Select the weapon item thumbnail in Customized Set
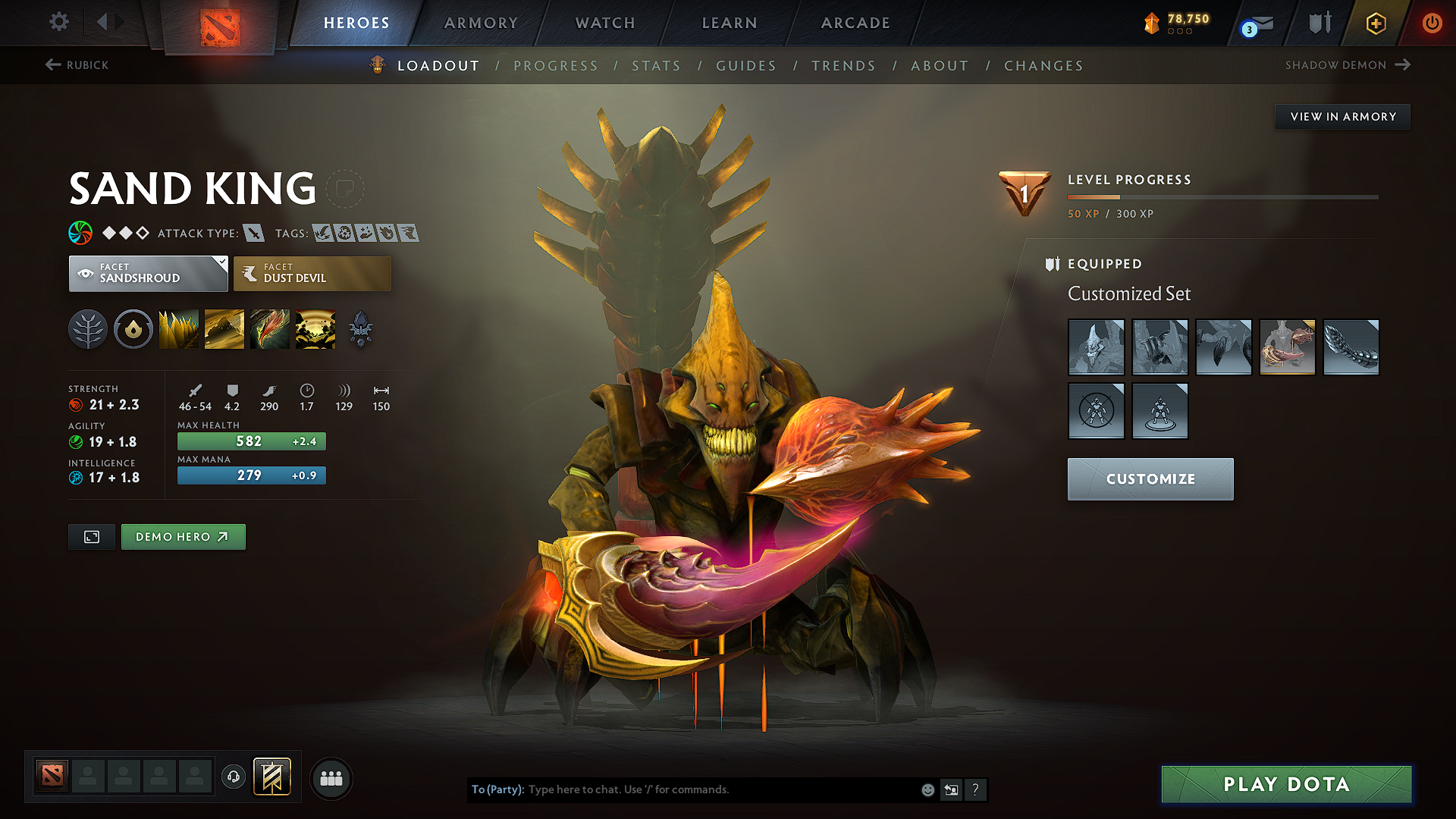 click(1287, 347)
